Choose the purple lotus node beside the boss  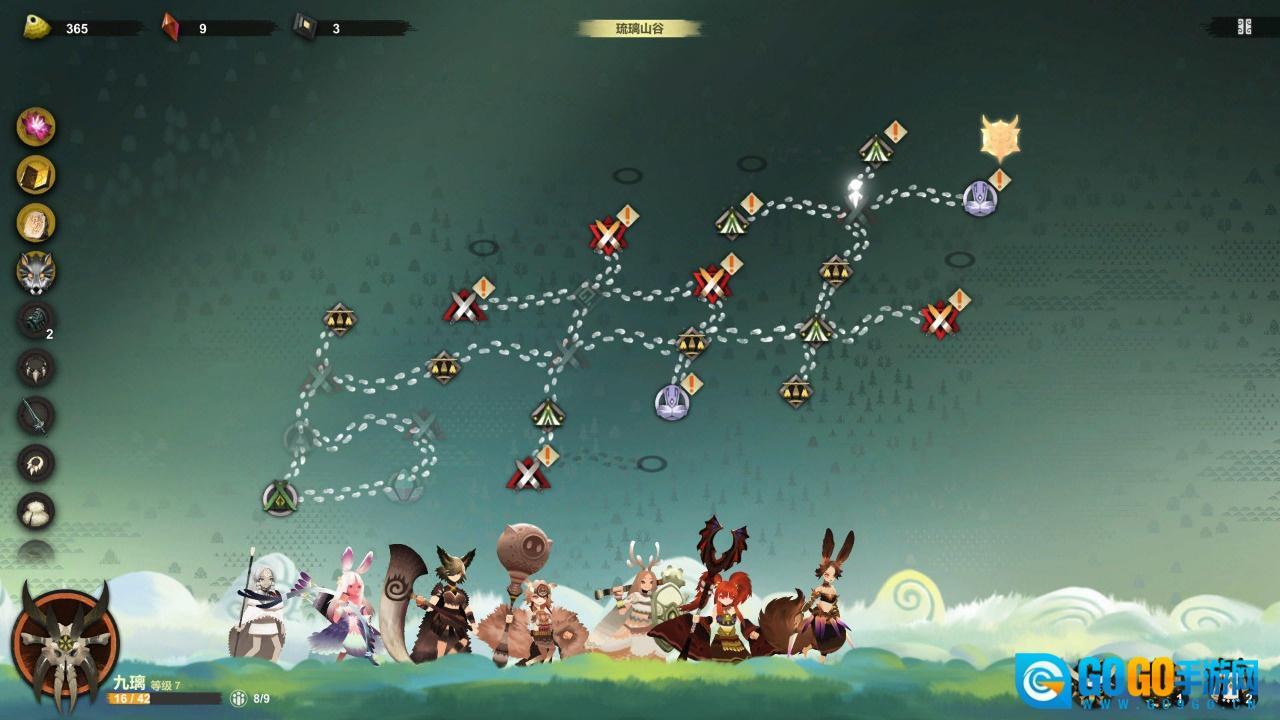979,198
